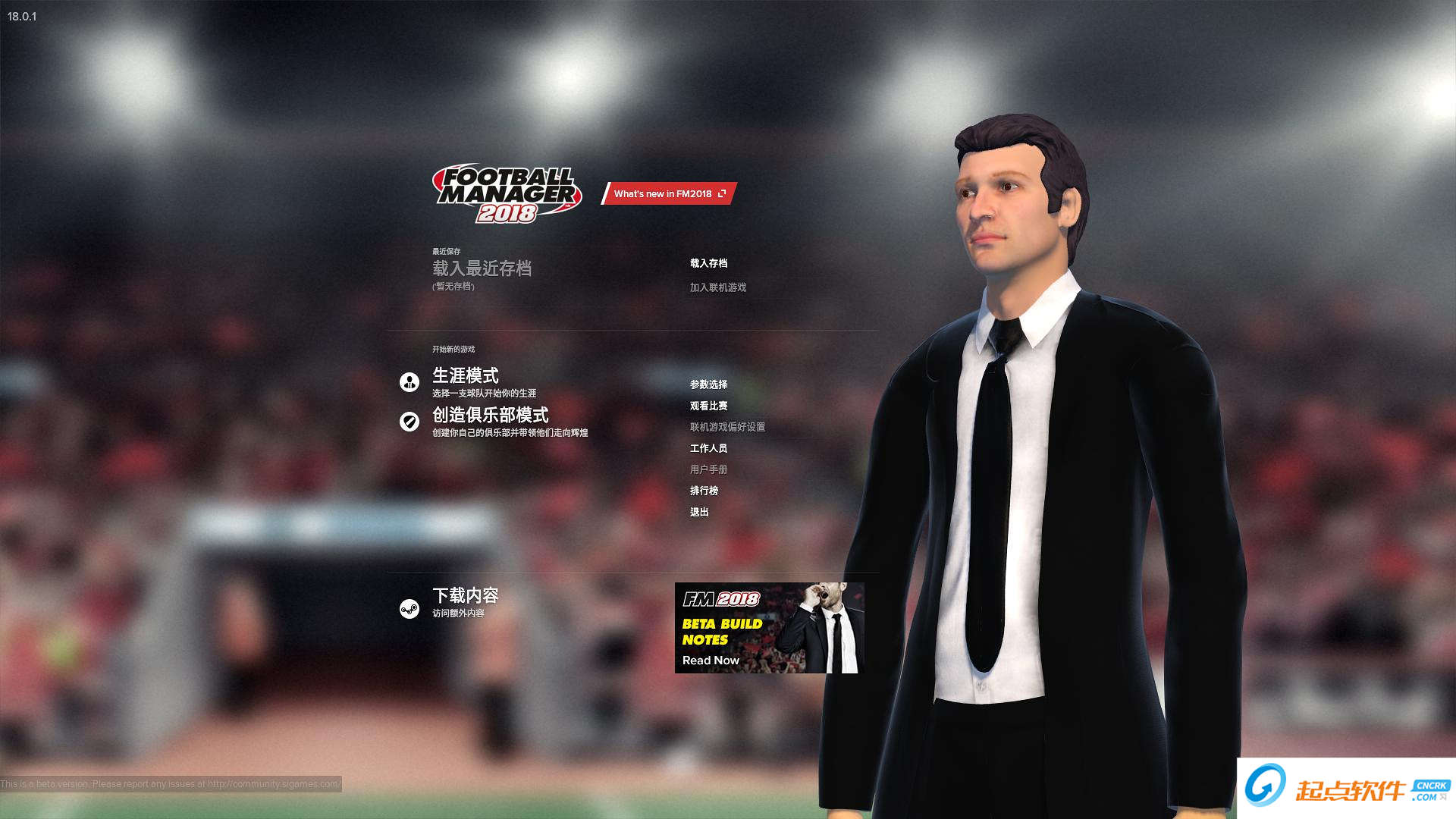Click the Beta Build Notes banner
Viewport: 1456px width, 819px height.
769,628
